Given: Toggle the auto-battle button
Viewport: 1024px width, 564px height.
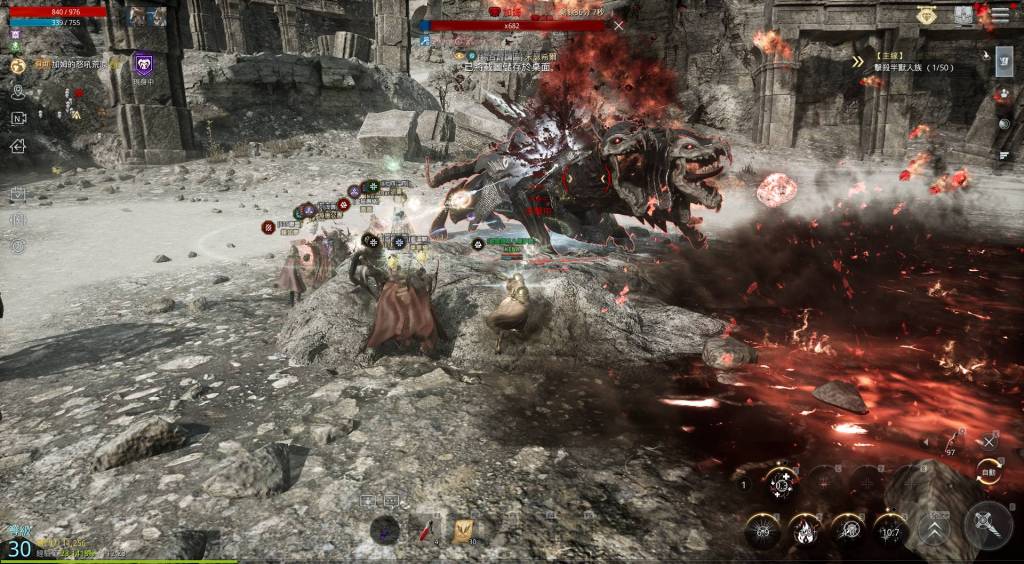Looking at the screenshot, I should click(x=988, y=471).
